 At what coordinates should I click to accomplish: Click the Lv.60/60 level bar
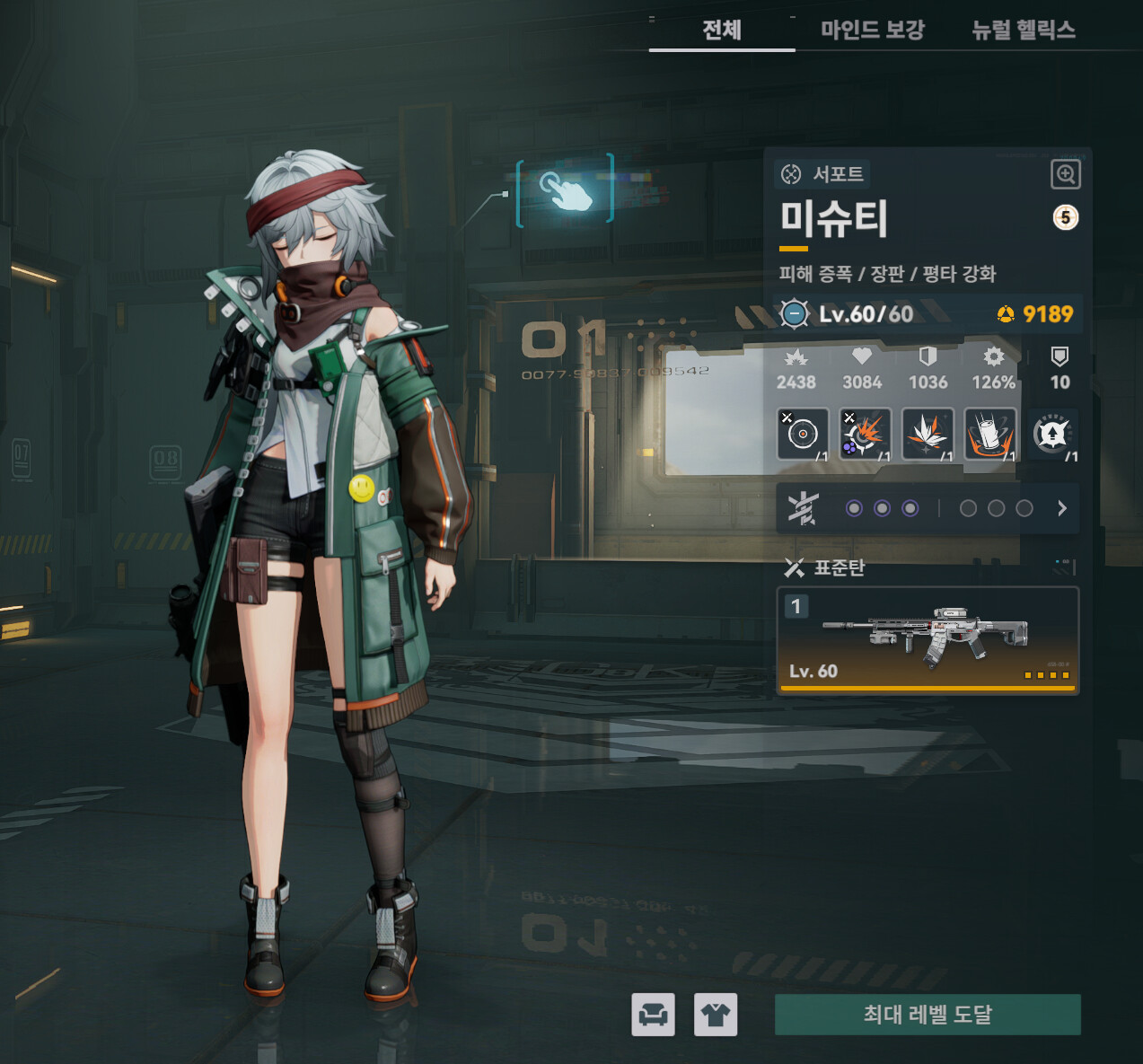click(866, 313)
